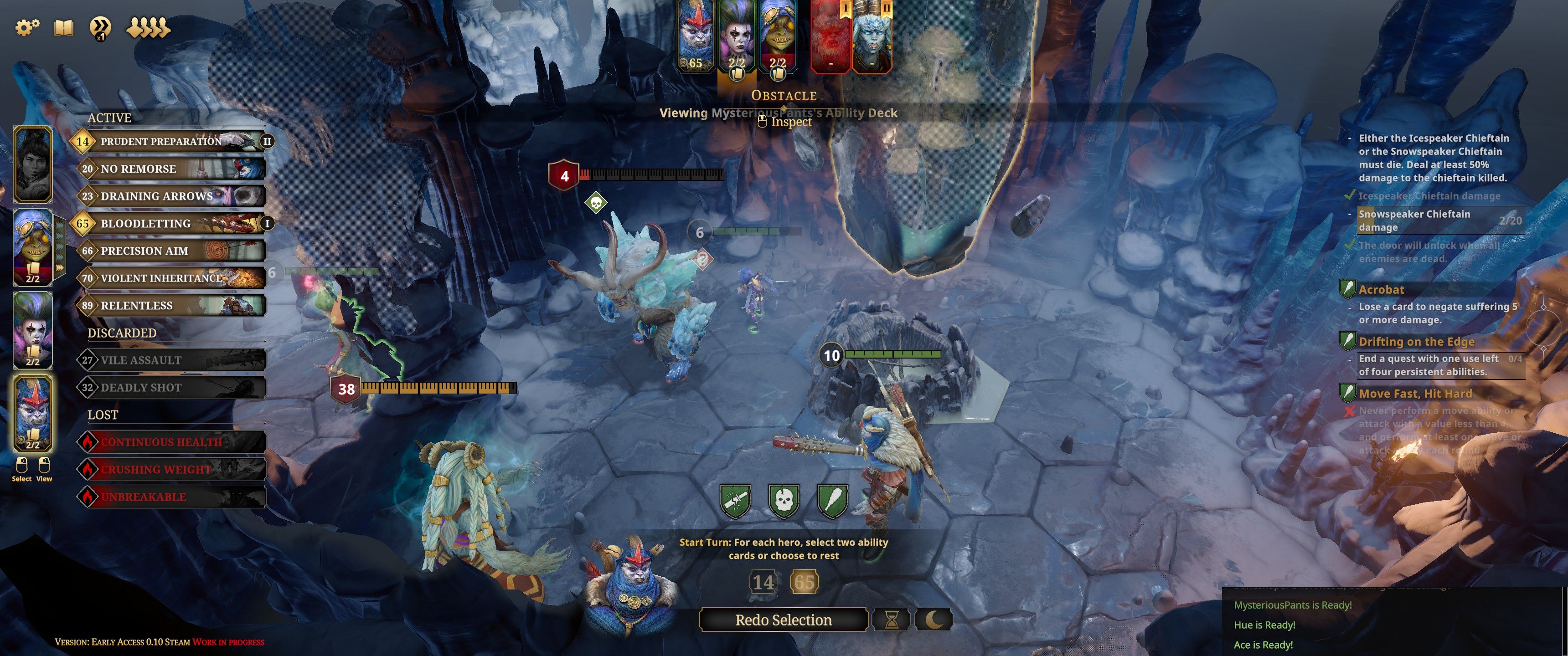This screenshot has height=656, width=1568.
Task: Open the skull battle goal shield
Action: [x=784, y=501]
